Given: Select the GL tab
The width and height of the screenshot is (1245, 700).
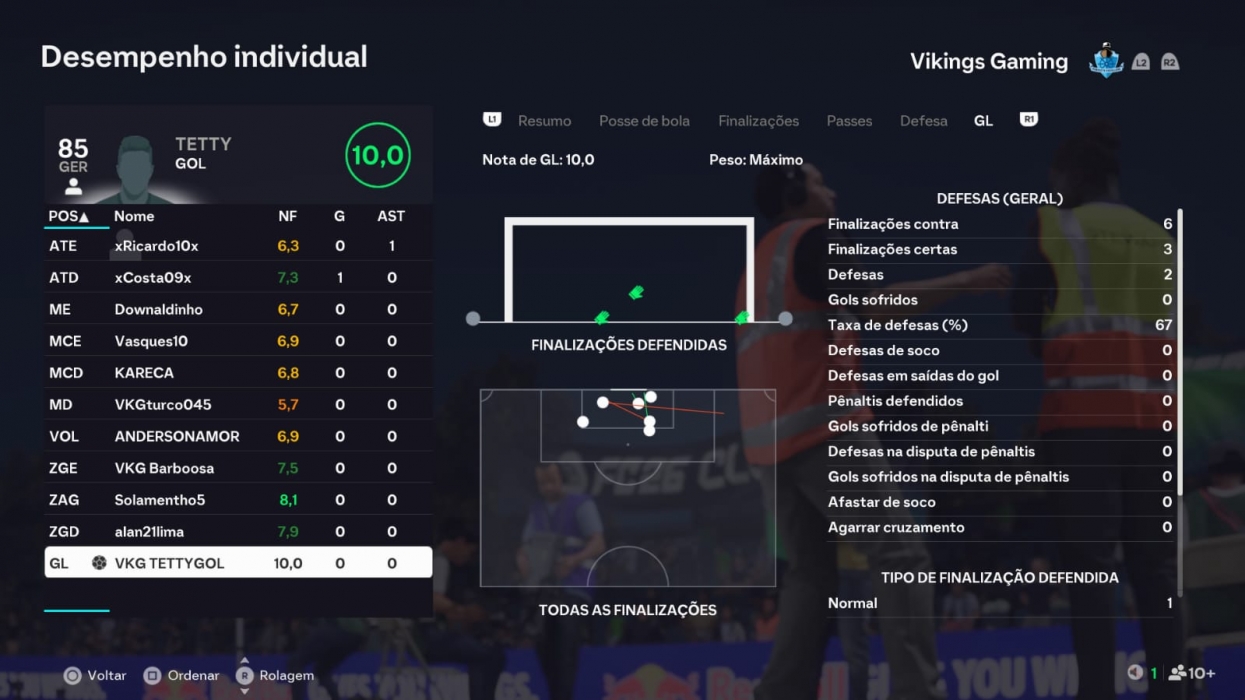Looking at the screenshot, I should click(x=983, y=121).
